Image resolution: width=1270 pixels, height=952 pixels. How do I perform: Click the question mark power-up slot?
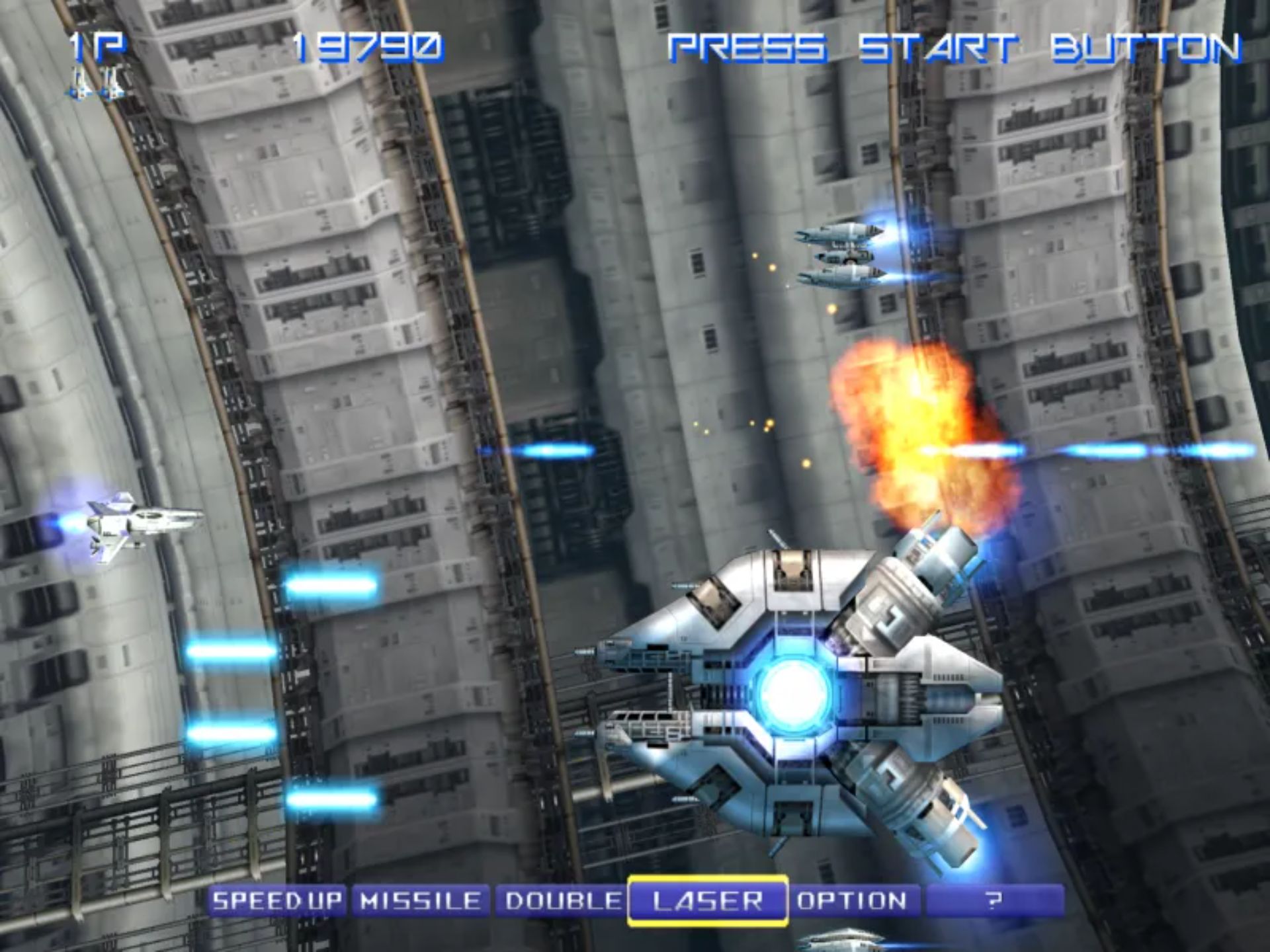(994, 900)
